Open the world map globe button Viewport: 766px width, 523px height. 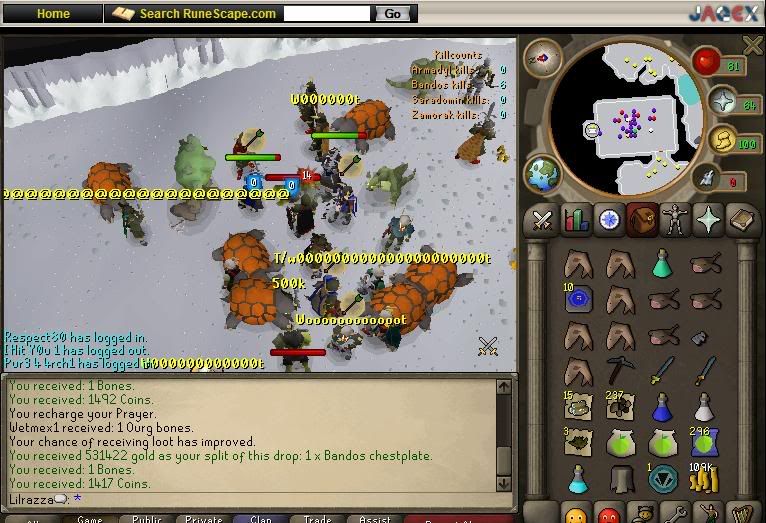click(x=543, y=173)
